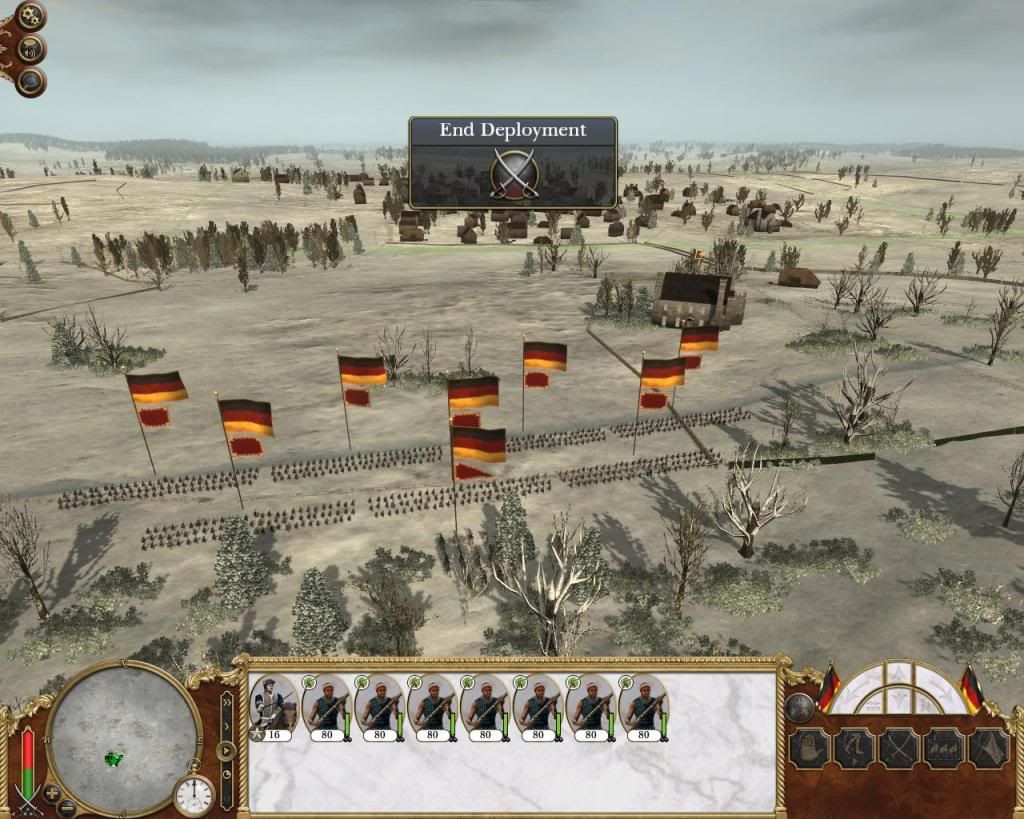Click the battlefield minimap
This screenshot has height=819, width=1024.
coord(124,738)
